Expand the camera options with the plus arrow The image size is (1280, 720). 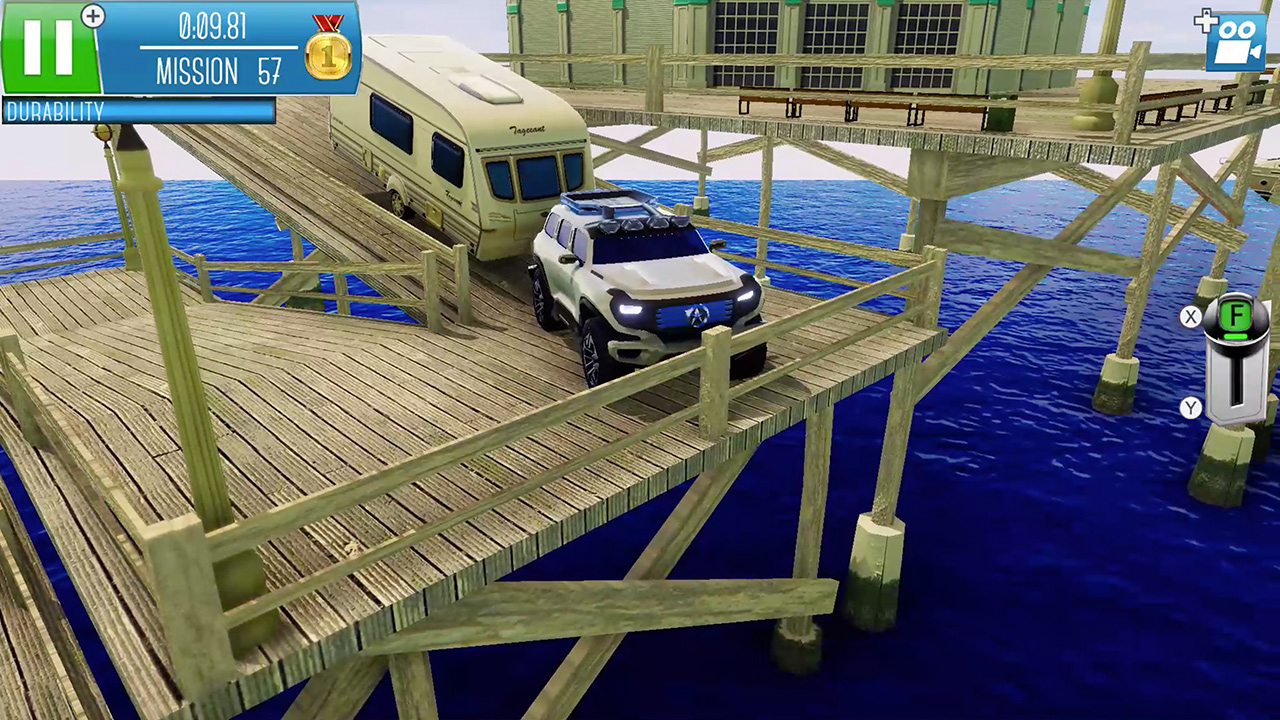pos(1208,20)
